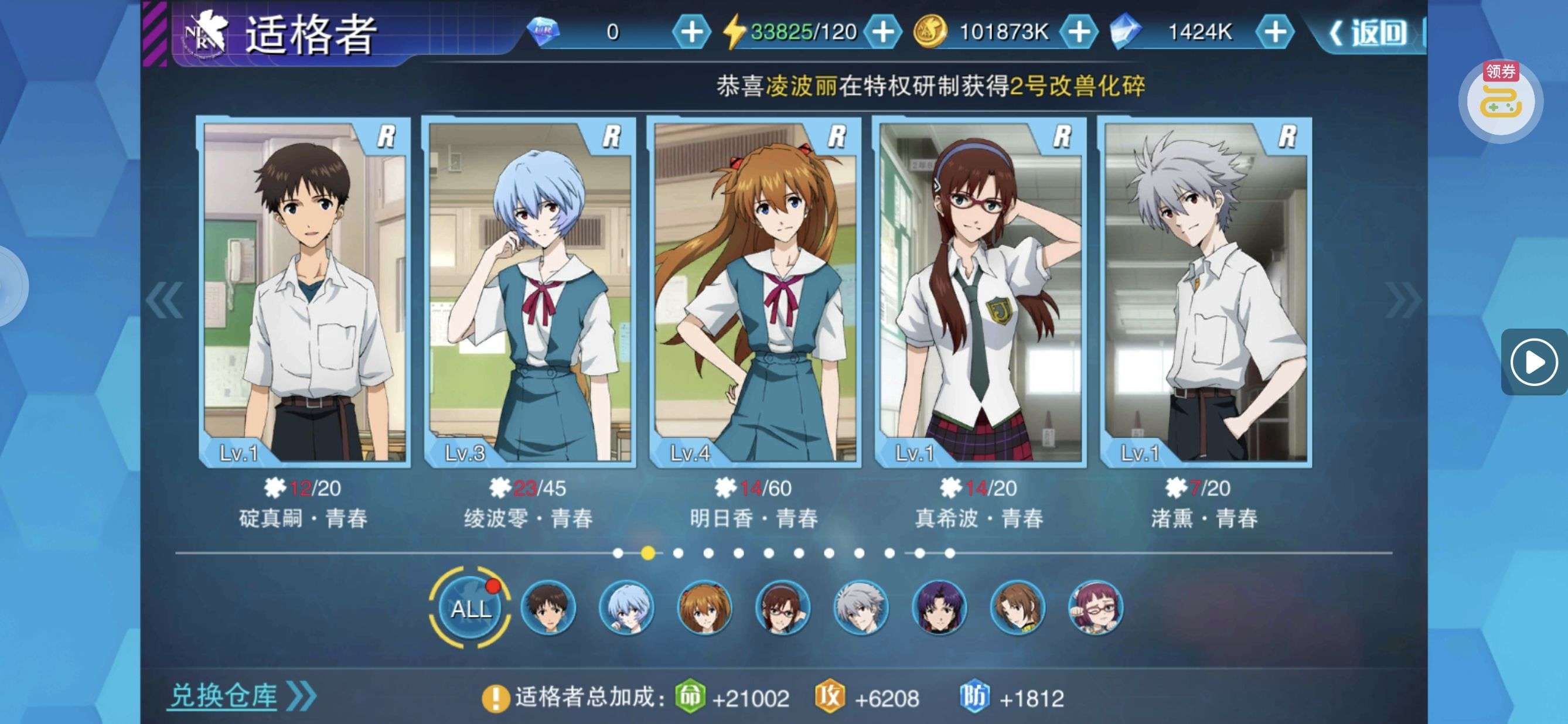Open the 领券 coupon overlay icon
The width and height of the screenshot is (1568, 724).
click(1501, 101)
